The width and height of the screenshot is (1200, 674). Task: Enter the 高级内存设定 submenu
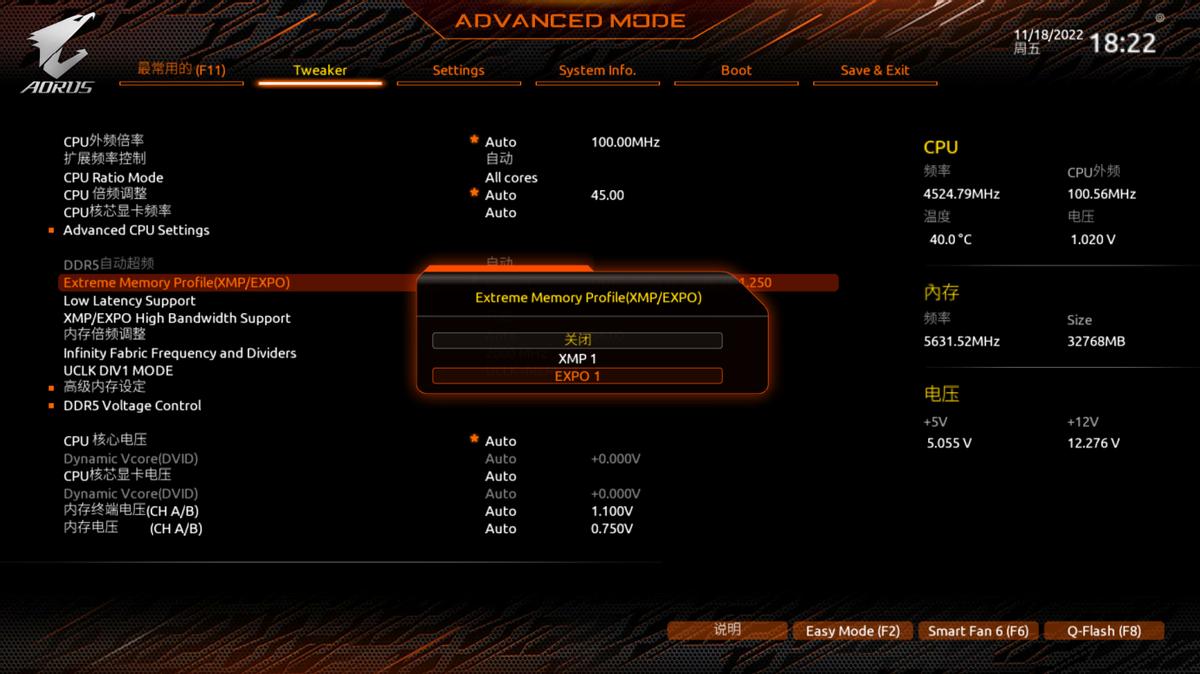pos(104,387)
